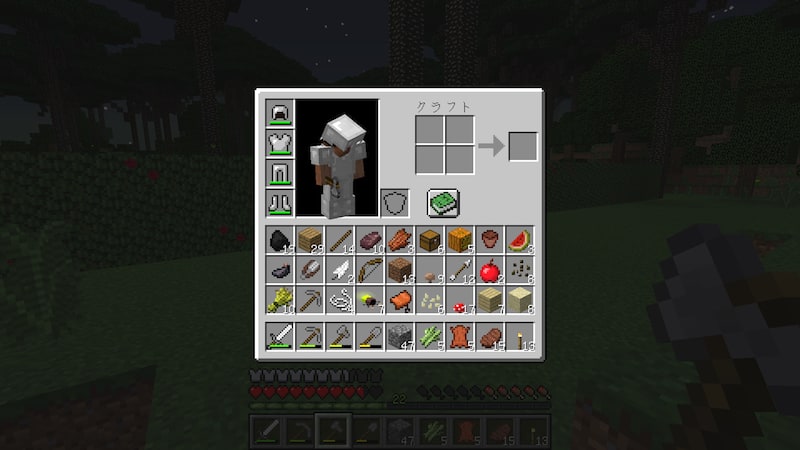
Task: Pick up the coal stack
Action: point(278,241)
